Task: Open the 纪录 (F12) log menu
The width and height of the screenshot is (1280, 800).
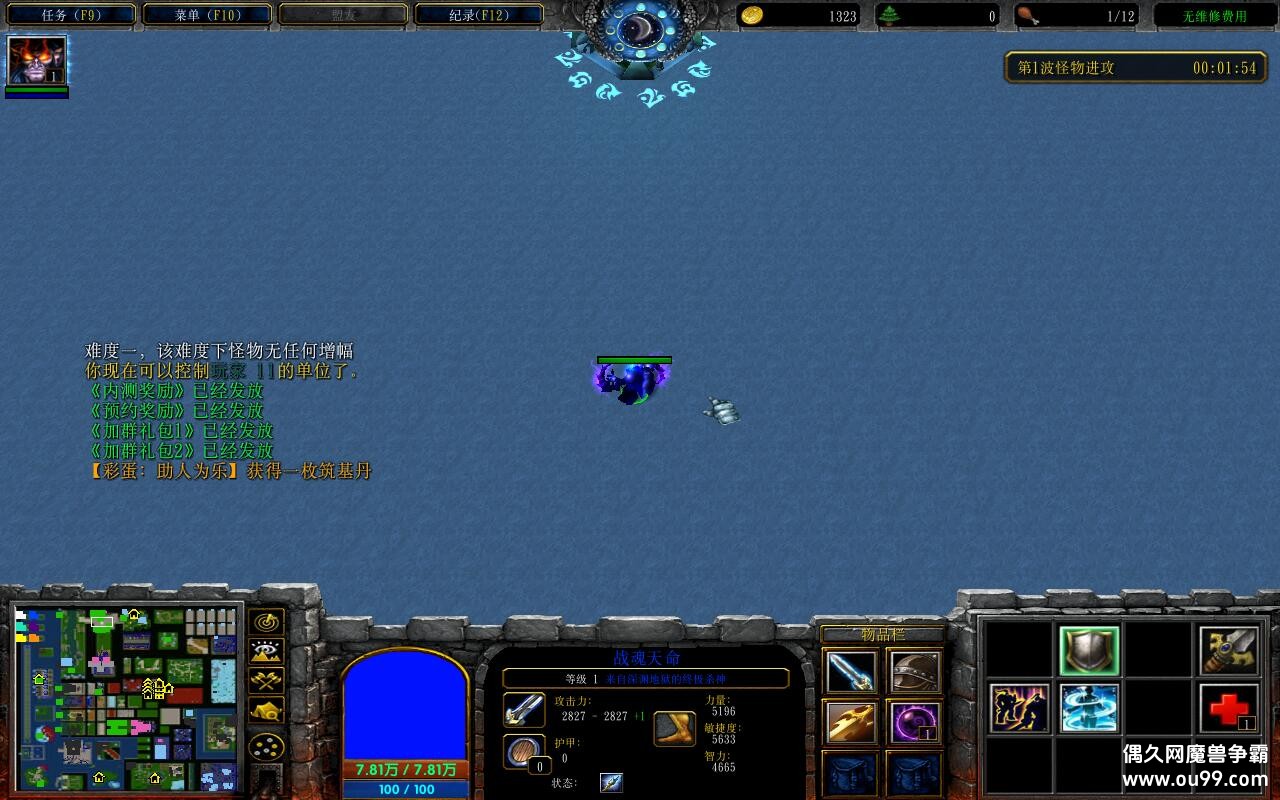Action: (x=479, y=15)
